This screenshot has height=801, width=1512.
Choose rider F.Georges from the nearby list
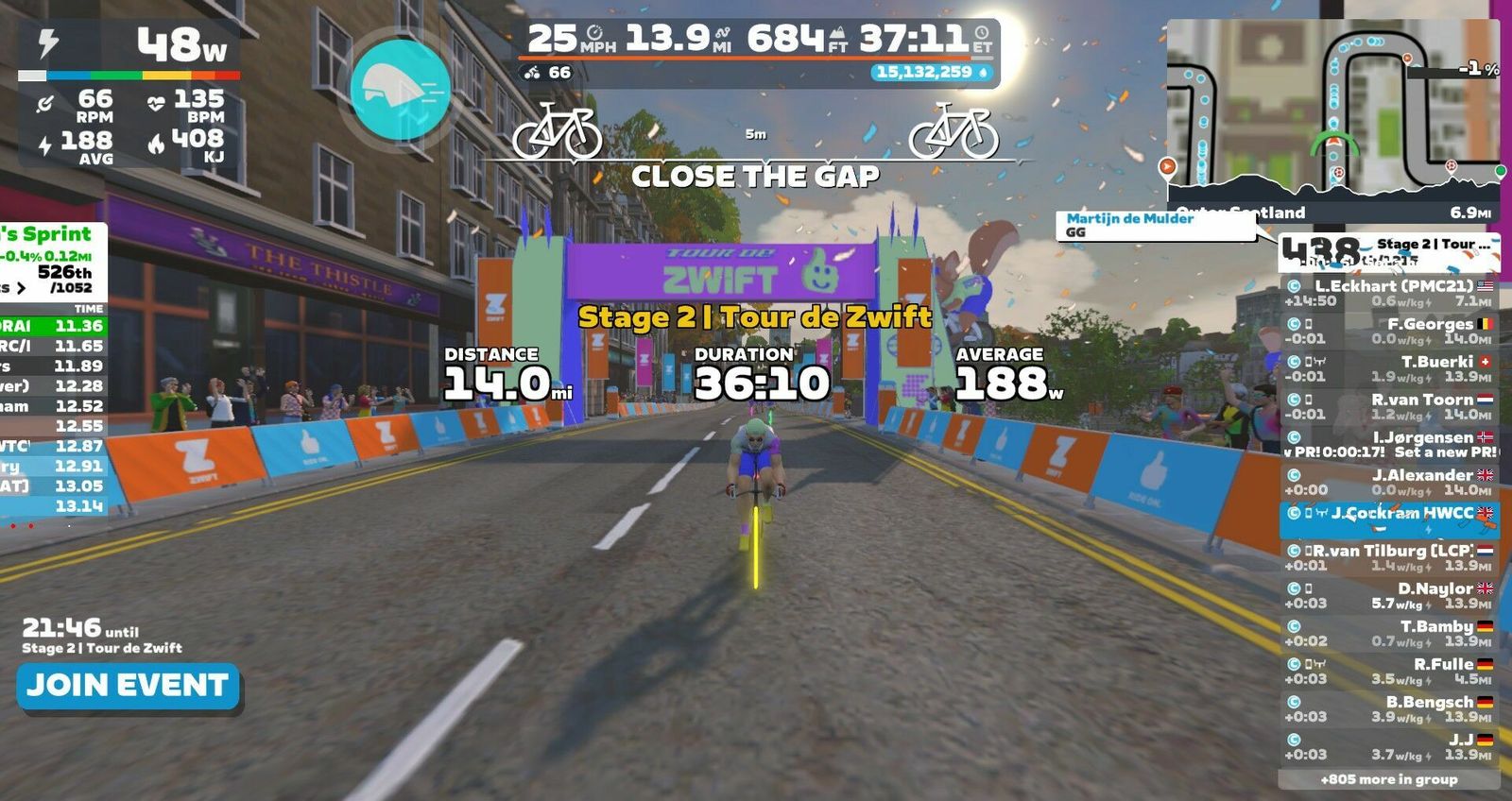pyautogui.click(x=1389, y=331)
